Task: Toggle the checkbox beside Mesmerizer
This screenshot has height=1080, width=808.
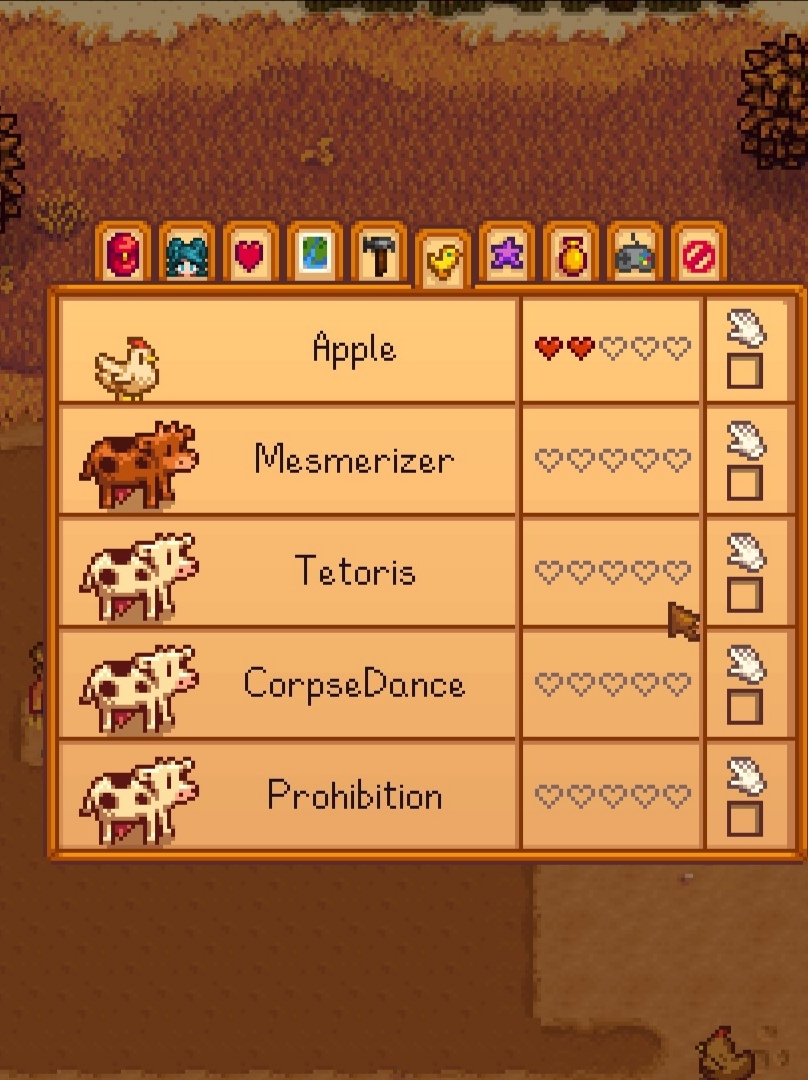Action: tap(744, 484)
